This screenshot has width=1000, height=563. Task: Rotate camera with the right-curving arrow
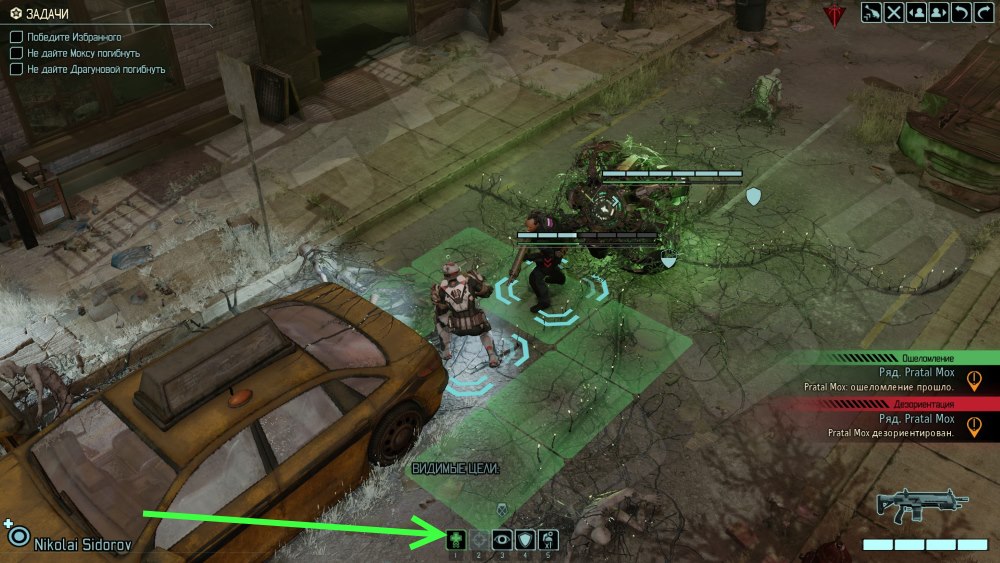[x=984, y=13]
